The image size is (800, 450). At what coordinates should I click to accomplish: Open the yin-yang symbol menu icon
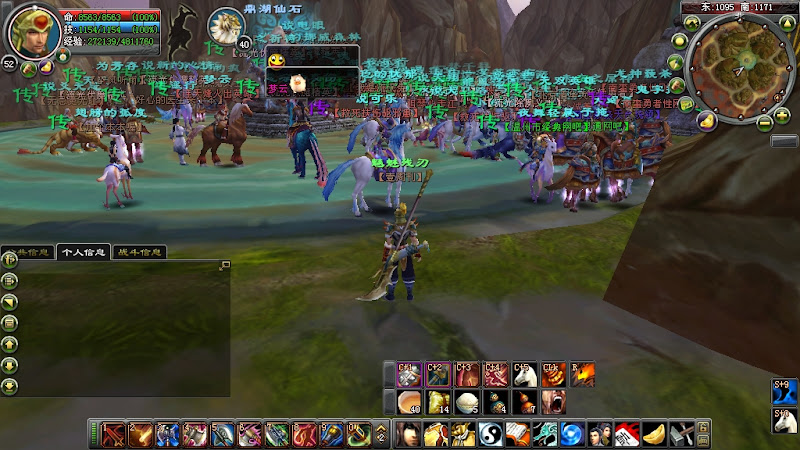coord(489,435)
